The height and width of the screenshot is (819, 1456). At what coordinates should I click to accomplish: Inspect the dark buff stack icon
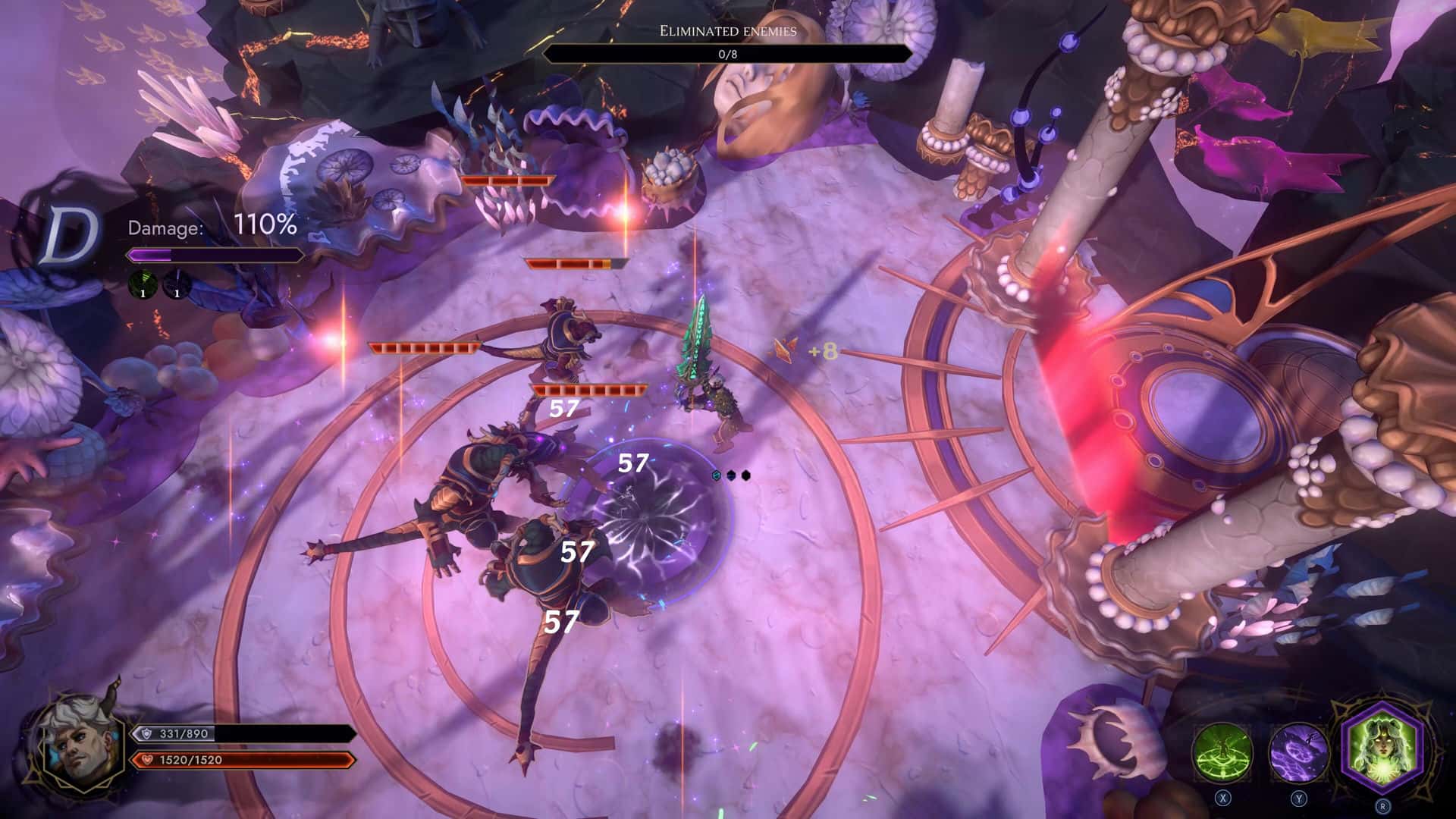[177, 284]
